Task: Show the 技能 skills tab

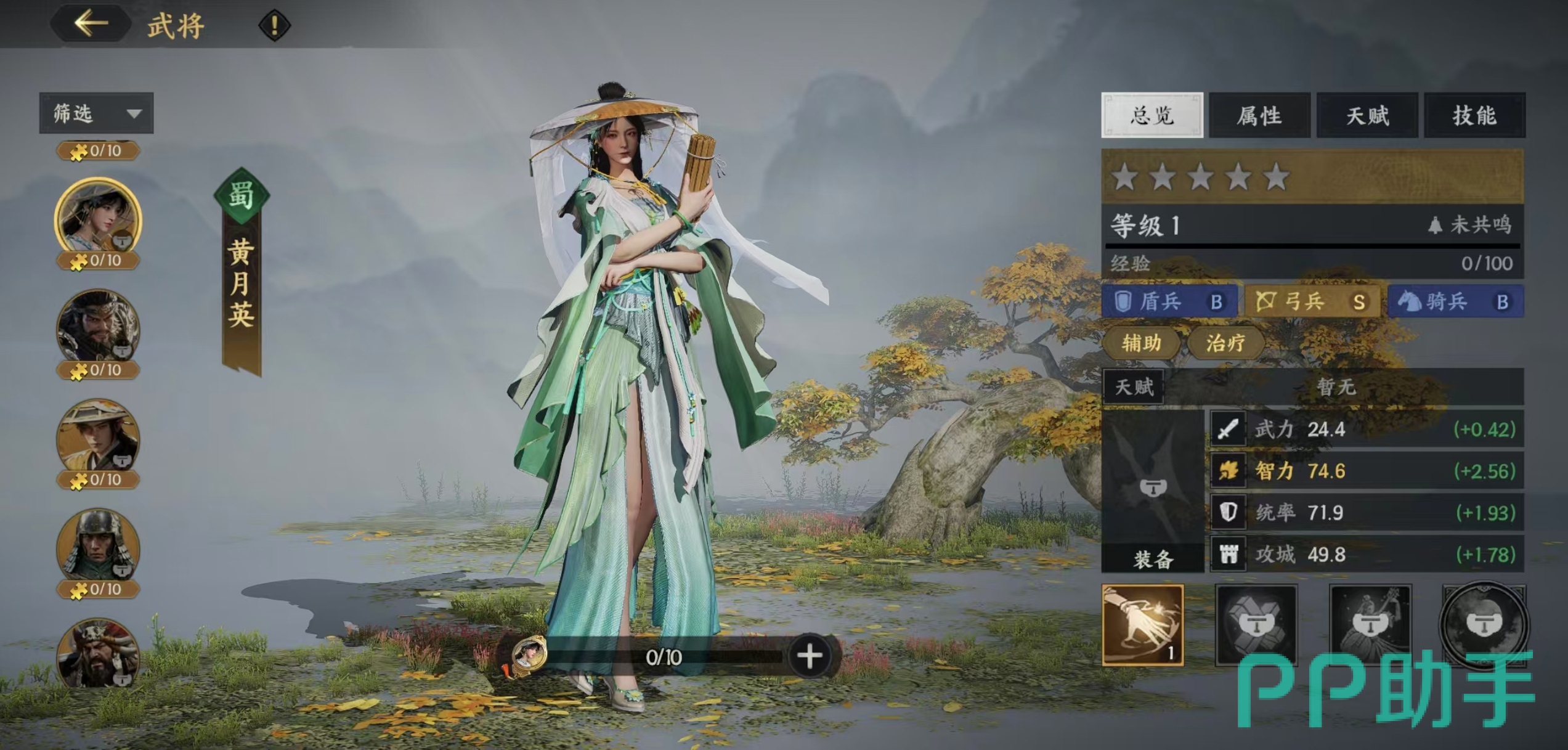Action: [x=1474, y=115]
